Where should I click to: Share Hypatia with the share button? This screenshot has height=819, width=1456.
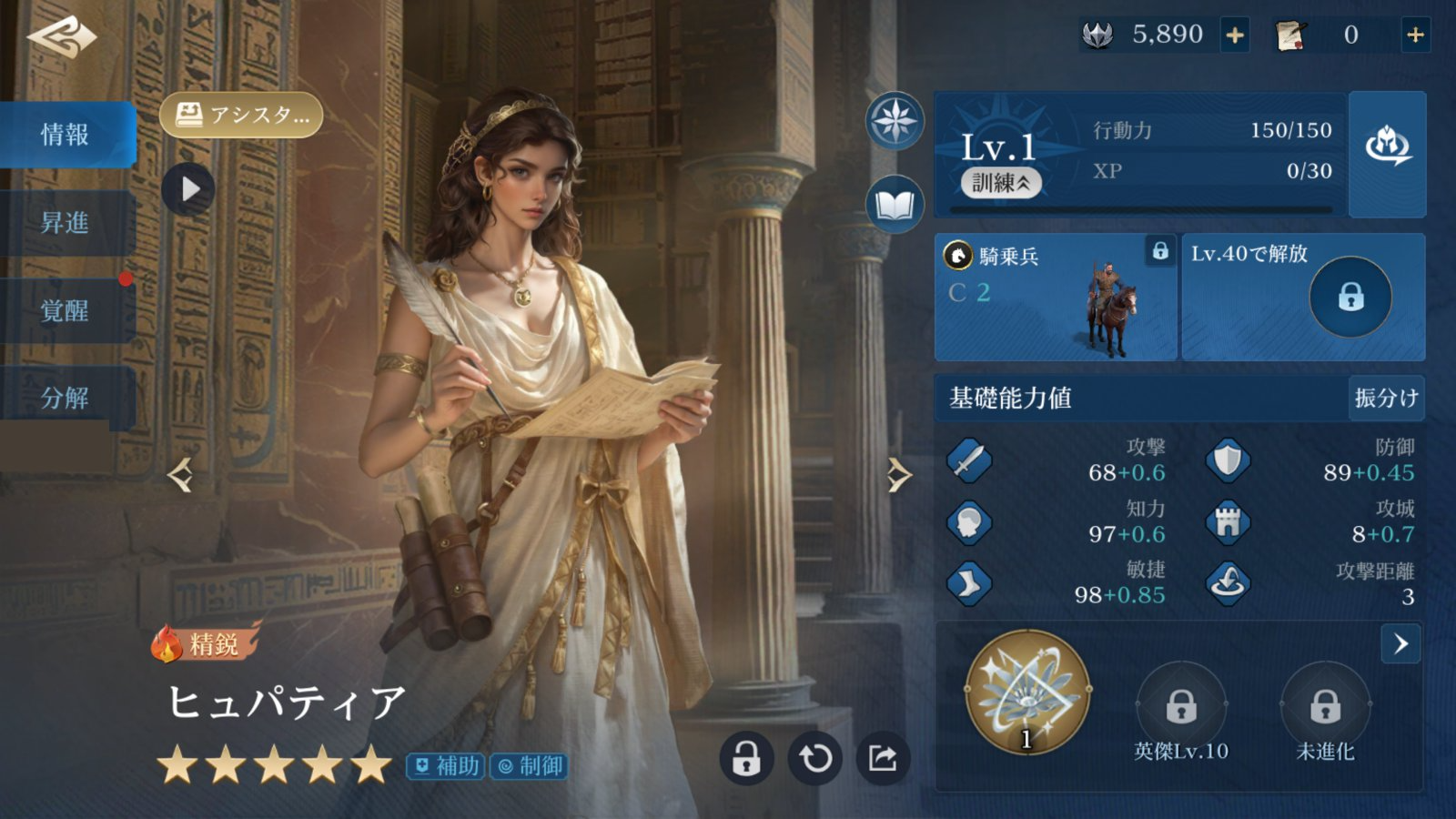tap(883, 758)
